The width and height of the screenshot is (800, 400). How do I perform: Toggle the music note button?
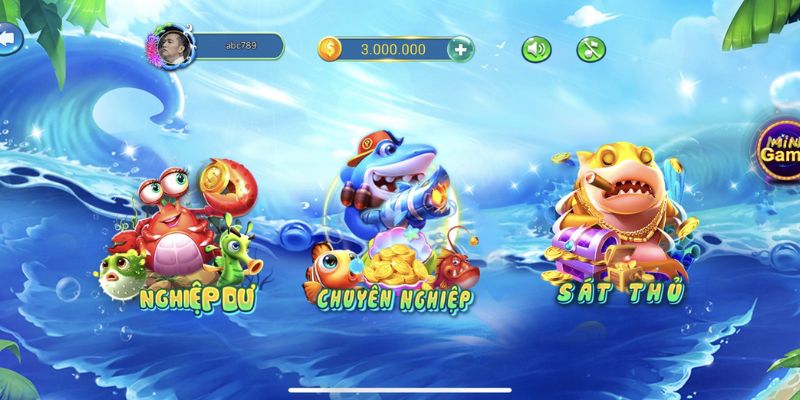coord(592,48)
